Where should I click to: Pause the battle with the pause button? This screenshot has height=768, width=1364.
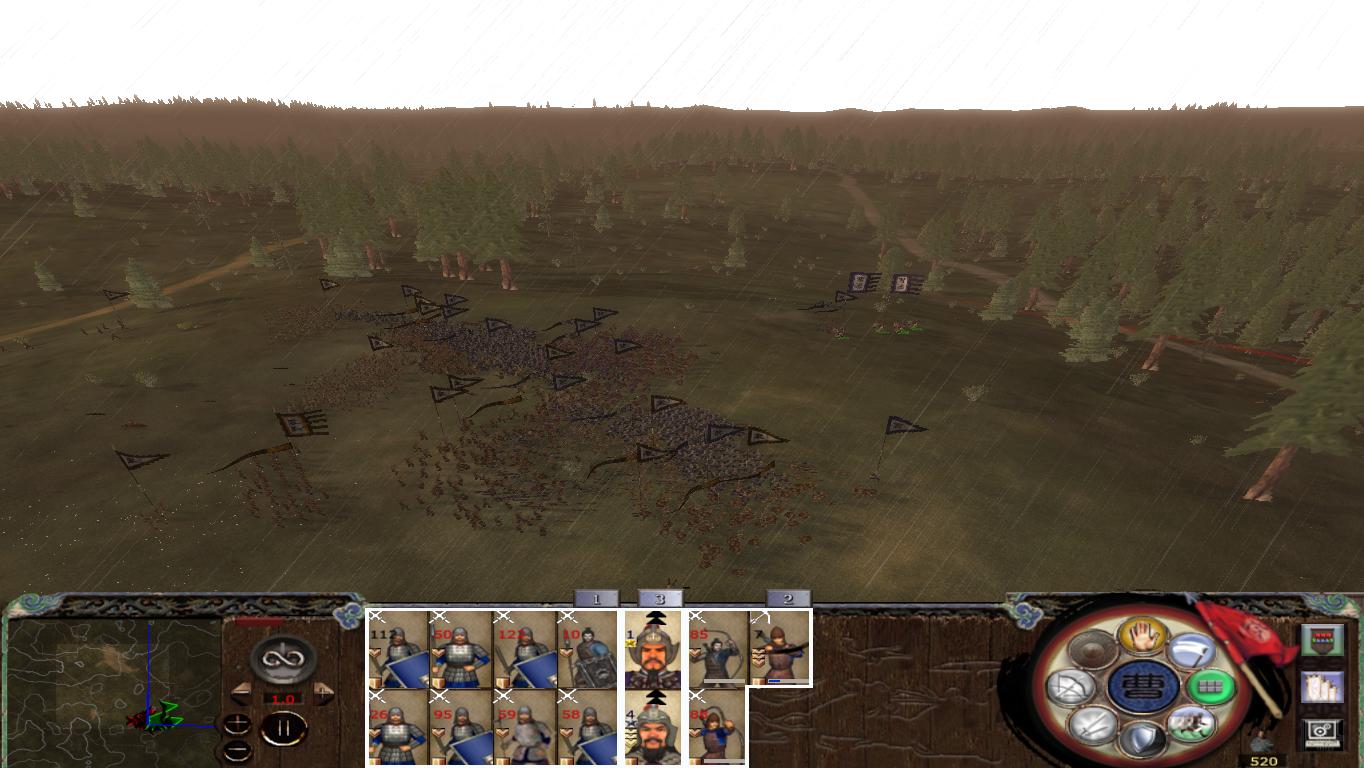point(284,729)
